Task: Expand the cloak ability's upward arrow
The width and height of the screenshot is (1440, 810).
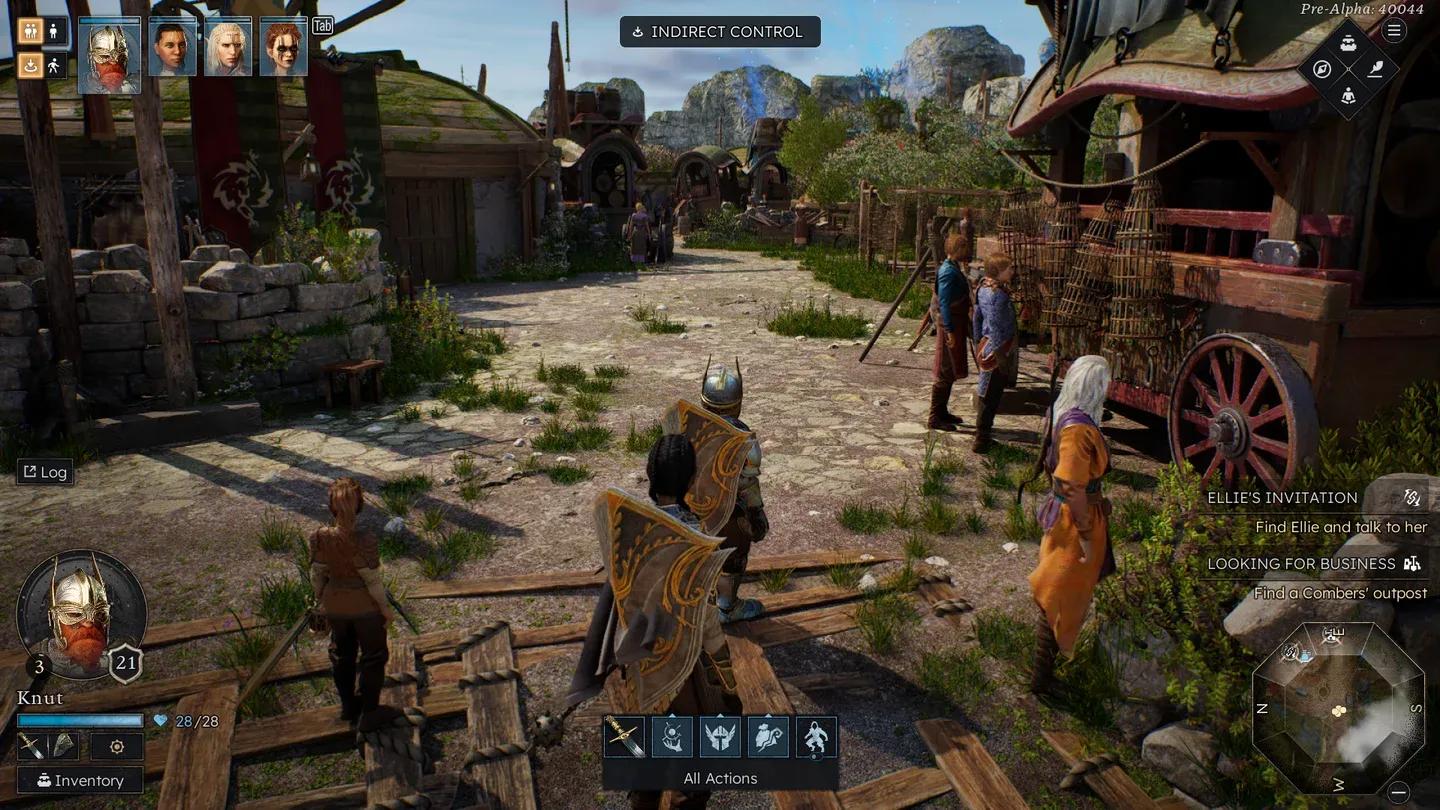Action: coord(768,713)
